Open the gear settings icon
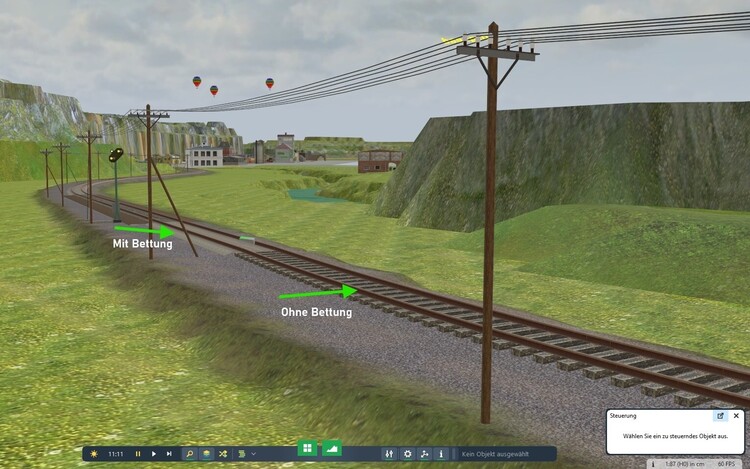 407,454
